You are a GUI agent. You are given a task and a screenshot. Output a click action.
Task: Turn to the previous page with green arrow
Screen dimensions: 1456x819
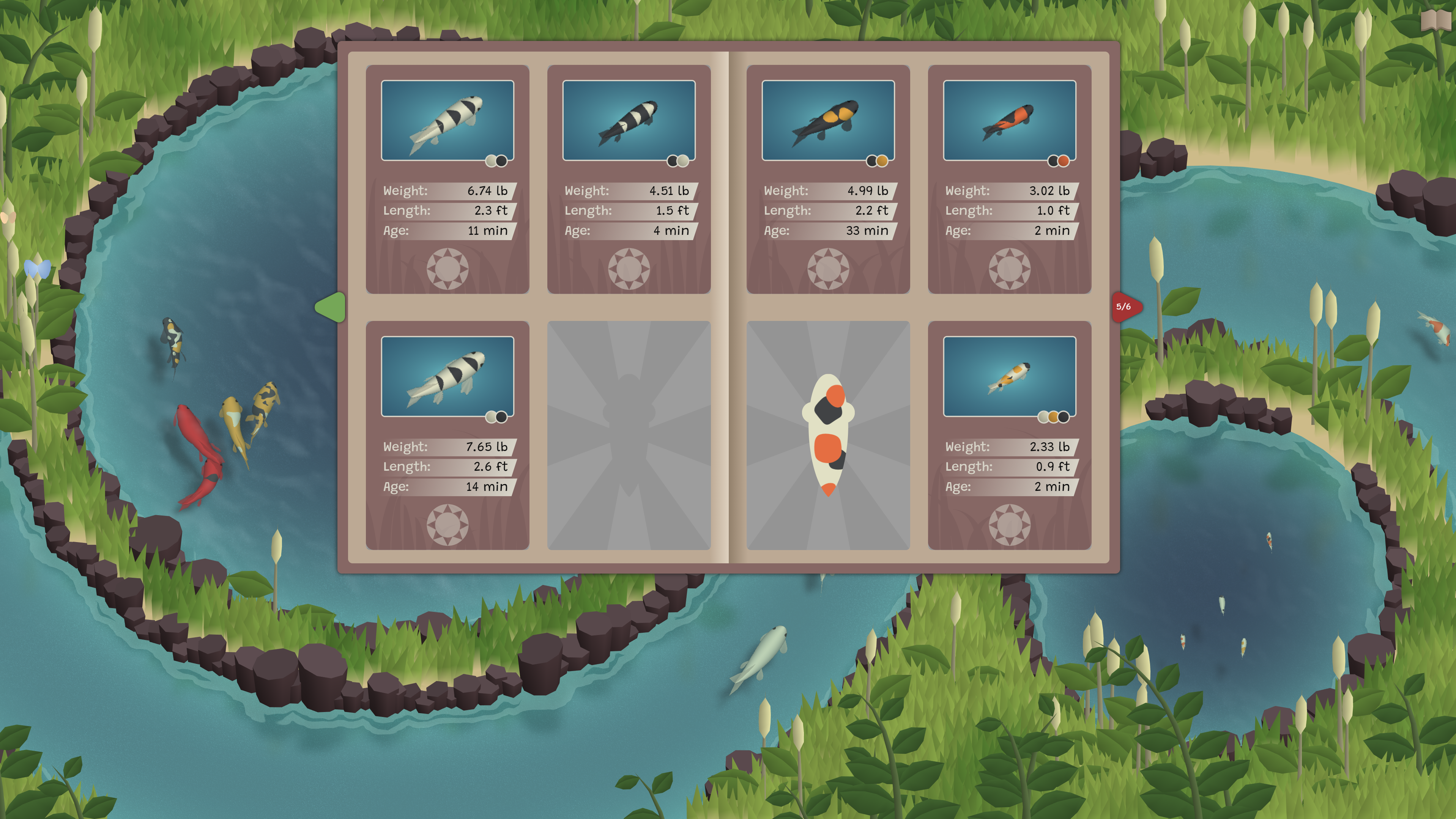[331, 307]
